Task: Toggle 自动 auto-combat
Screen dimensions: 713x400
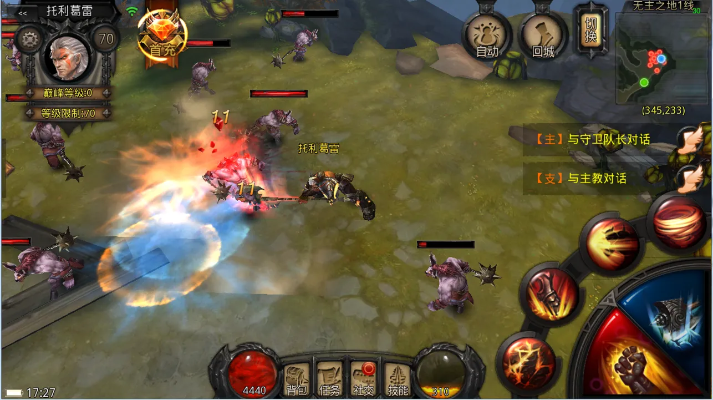Action: 487,36
